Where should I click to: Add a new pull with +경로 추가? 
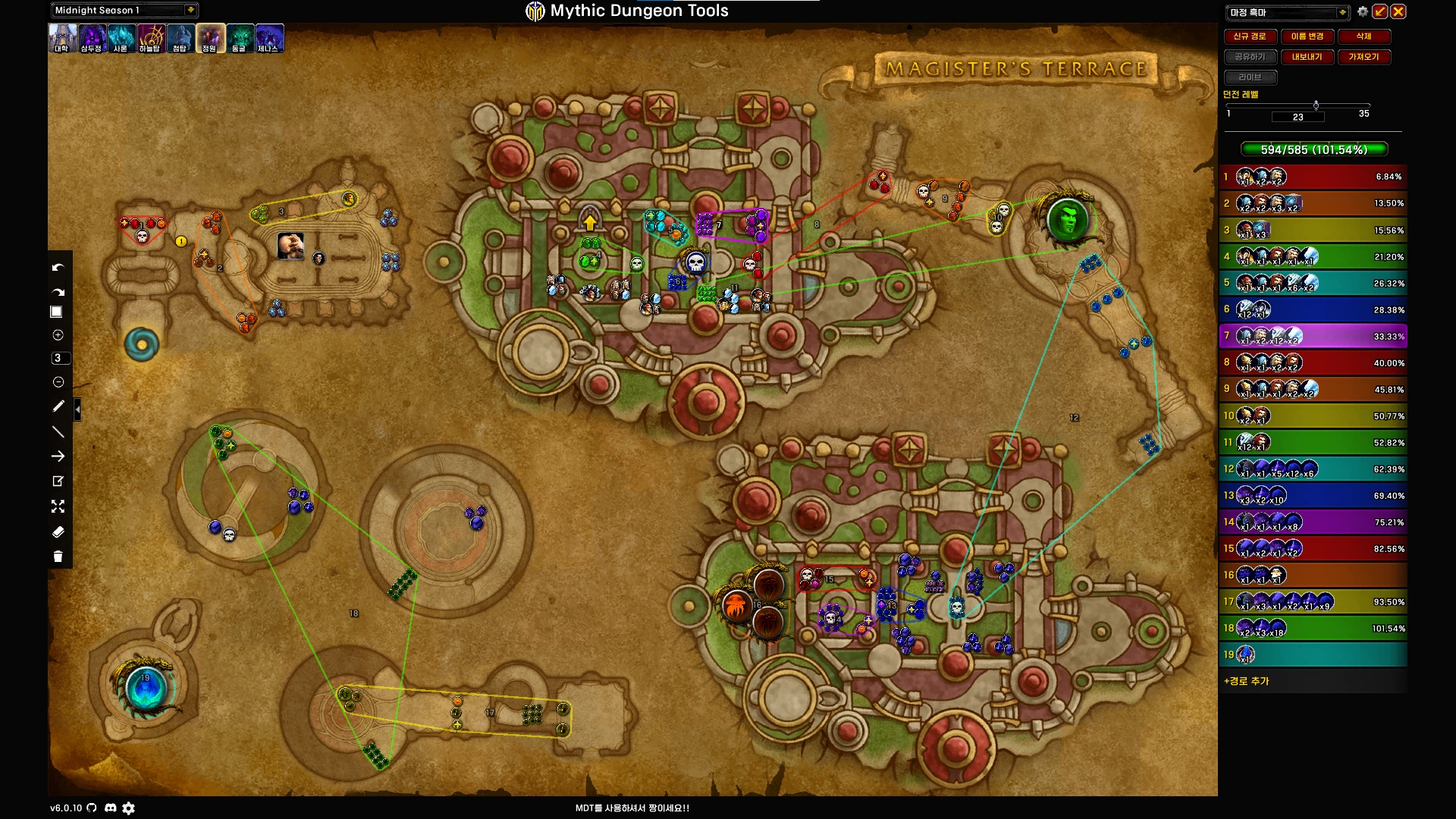pos(1247,681)
